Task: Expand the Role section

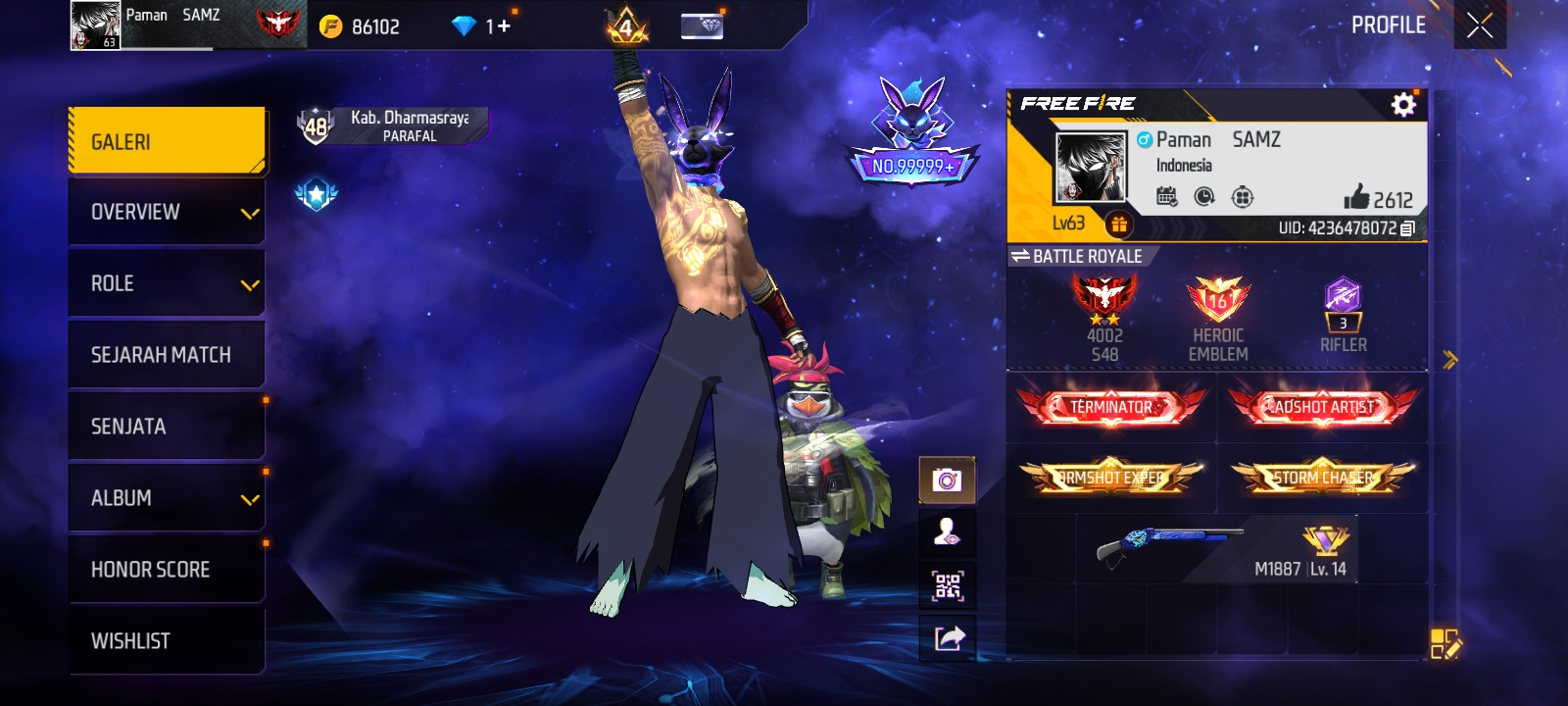Action: pos(167,283)
